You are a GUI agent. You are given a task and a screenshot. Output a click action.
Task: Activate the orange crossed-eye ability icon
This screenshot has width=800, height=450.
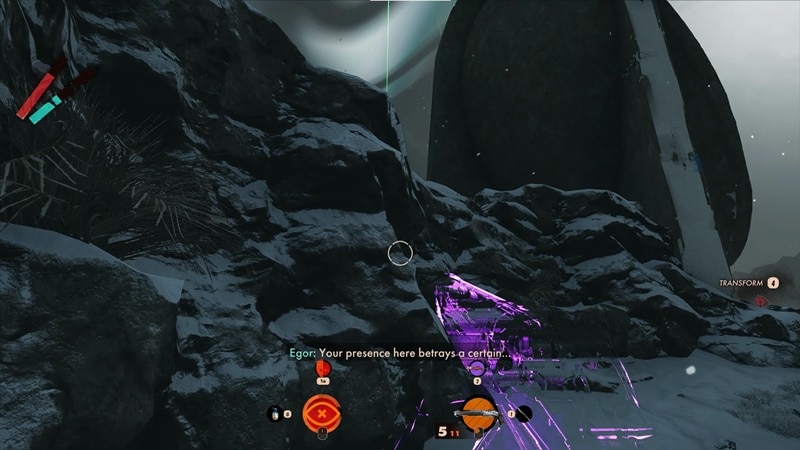[322, 411]
